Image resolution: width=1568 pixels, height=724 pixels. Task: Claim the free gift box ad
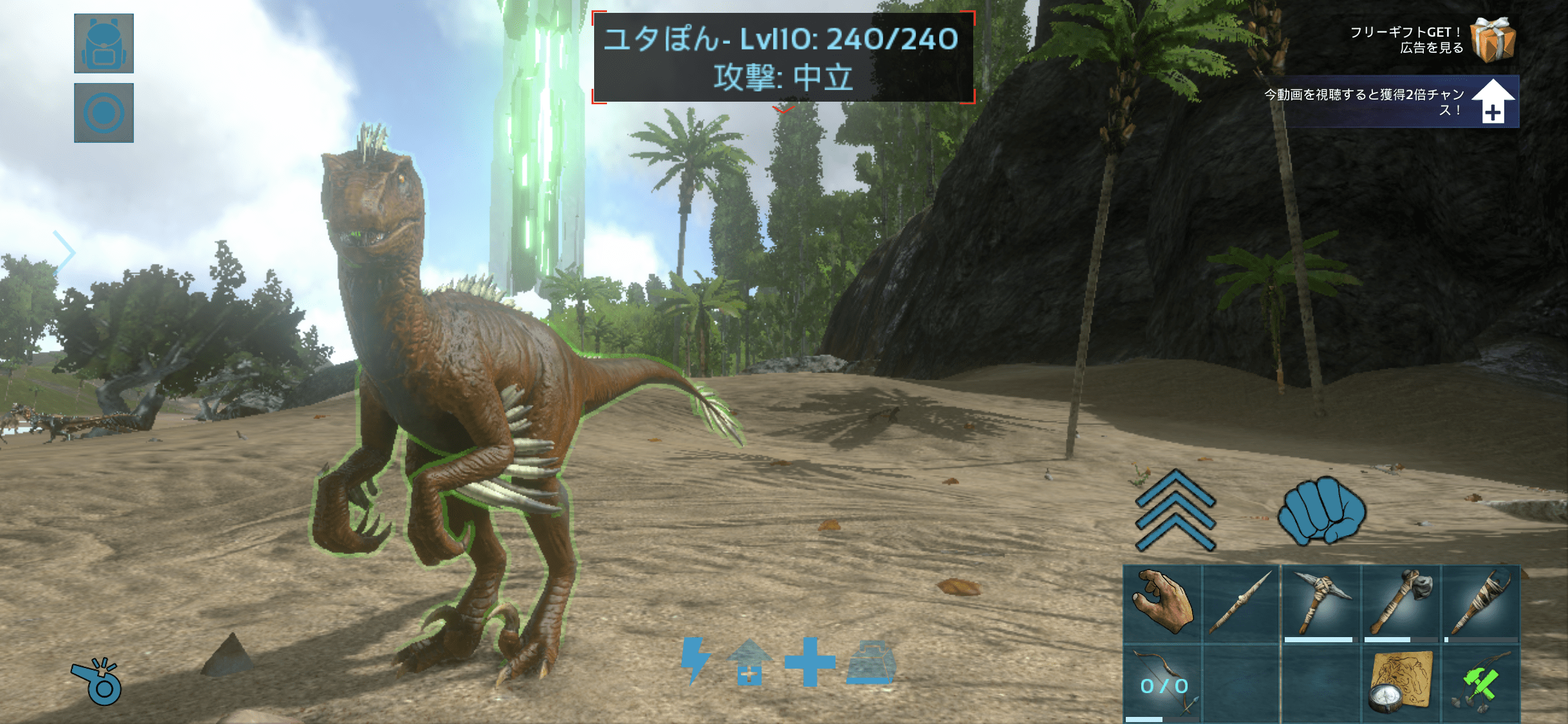pyautogui.click(x=1493, y=39)
